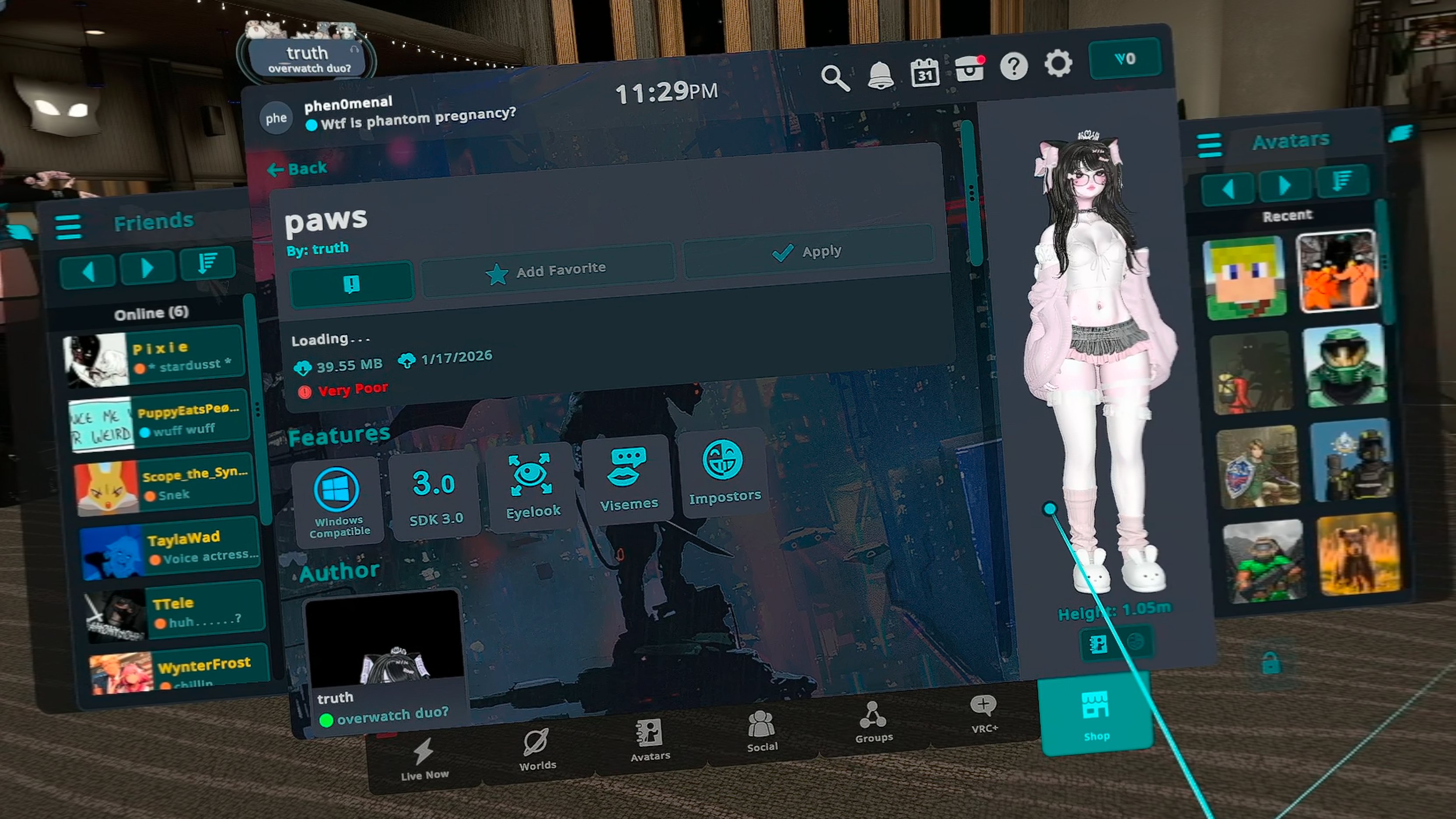Open the Shop tab
This screenshot has height=819, width=1456.
point(1096,715)
